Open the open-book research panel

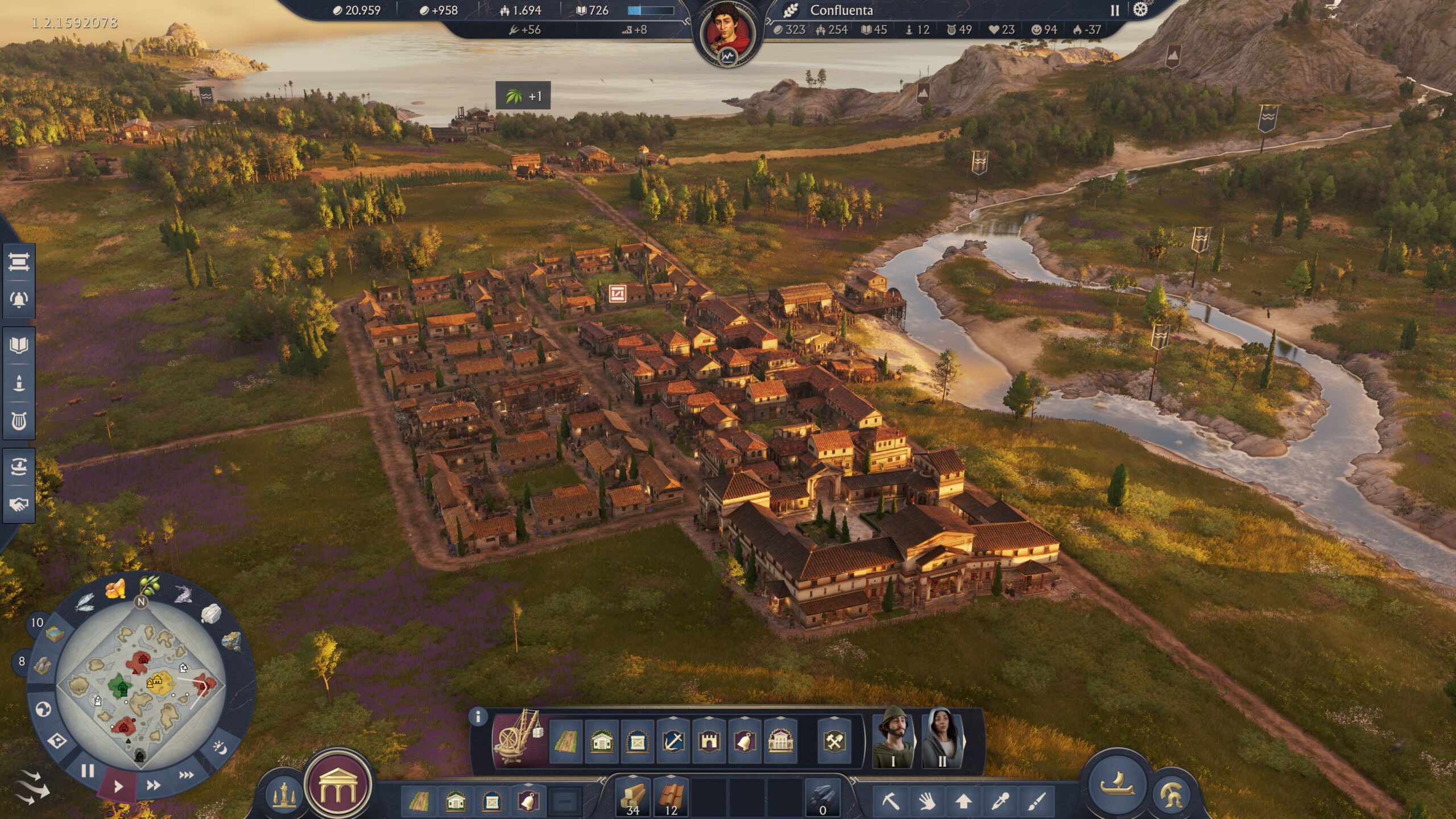click(19, 345)
